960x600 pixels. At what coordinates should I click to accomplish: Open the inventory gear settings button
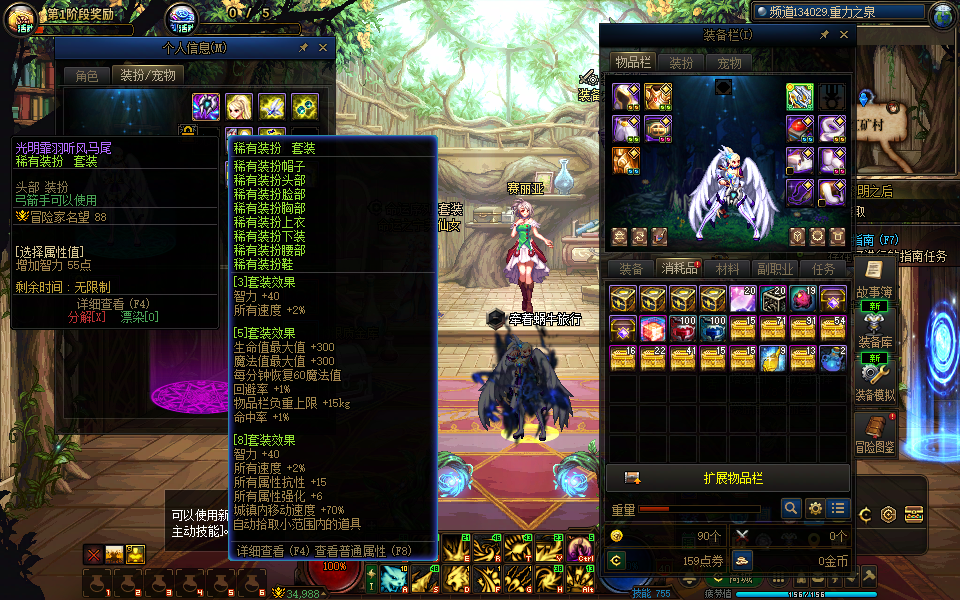coord(815,509)
